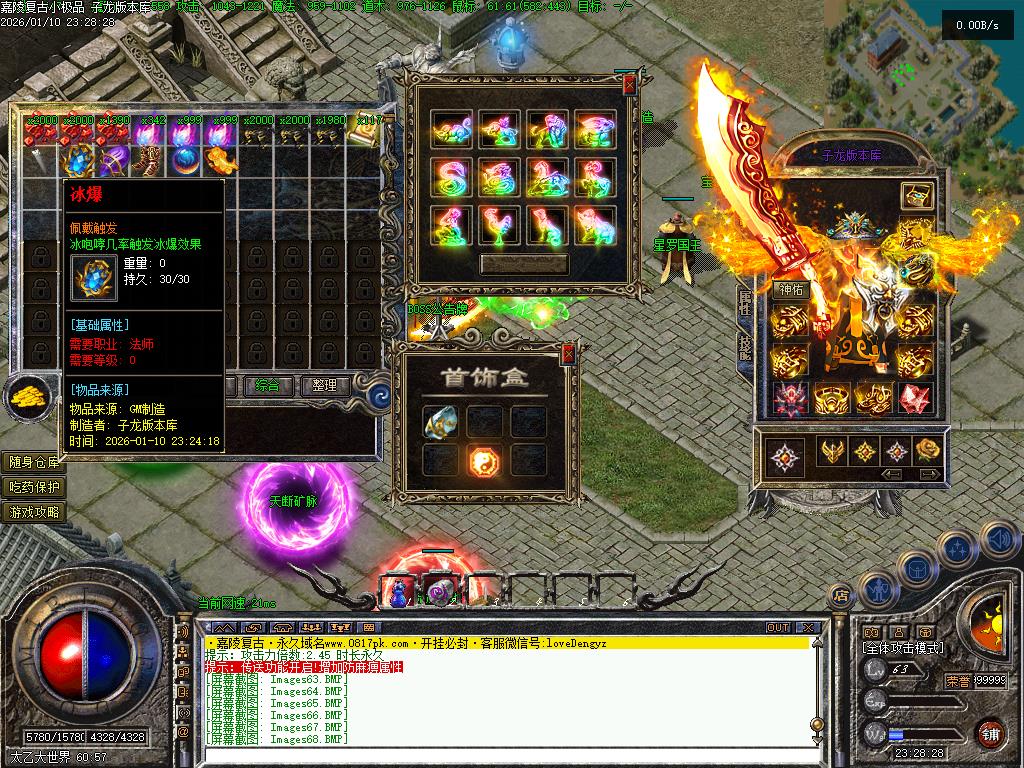Open the treasure chest icon on character panel
This screenshot has width=1024, height=768.
916,196
